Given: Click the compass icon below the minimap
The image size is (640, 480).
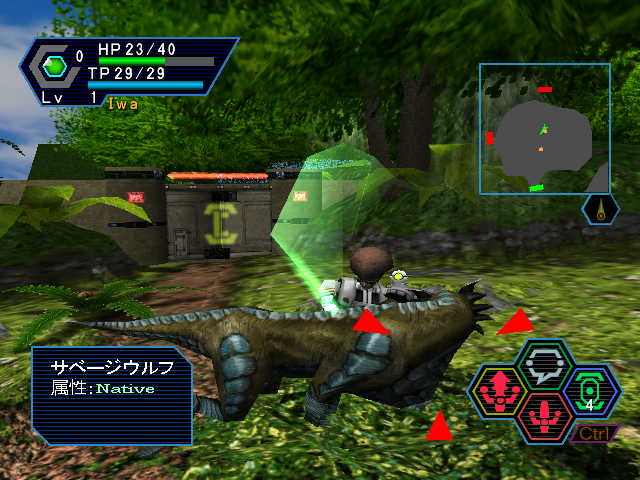Looking at the screenshot, I should [x=600, y=209].
